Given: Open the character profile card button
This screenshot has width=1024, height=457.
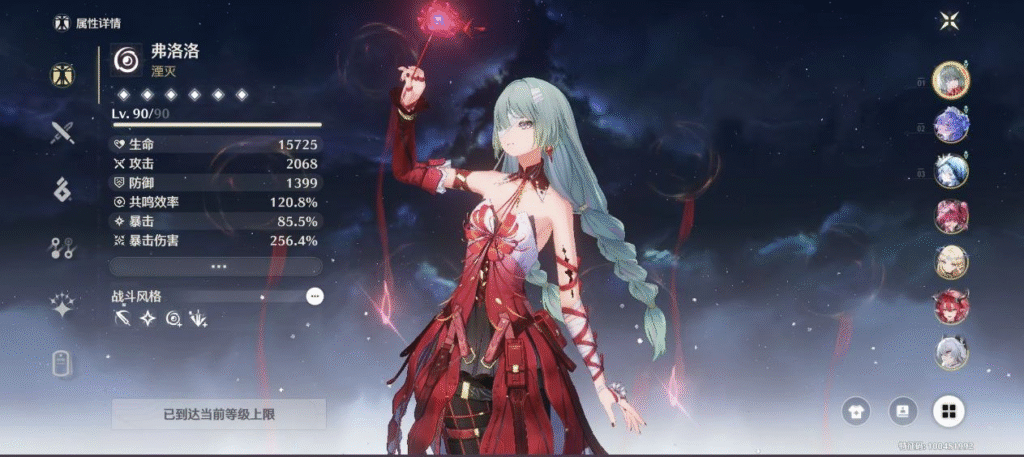Looking at the screenshot, I should click(902, 411).
